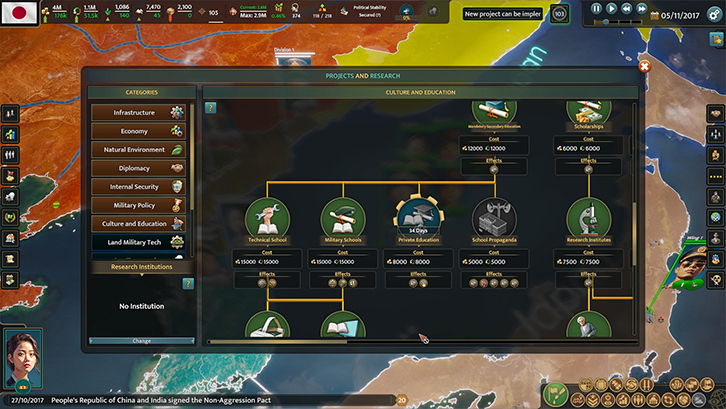This screenshot has width=726, height=409.
Task: Pause the game time
Action: tap(597, 8)
